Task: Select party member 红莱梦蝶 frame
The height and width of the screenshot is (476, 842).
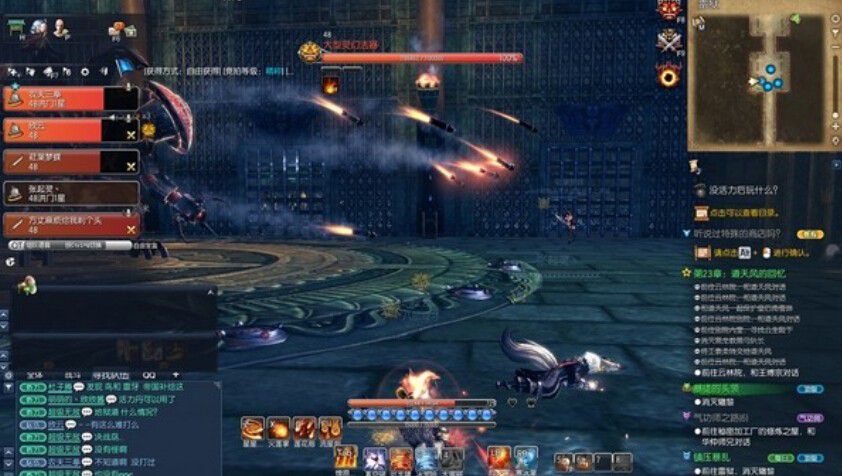Action: [70, 161]
